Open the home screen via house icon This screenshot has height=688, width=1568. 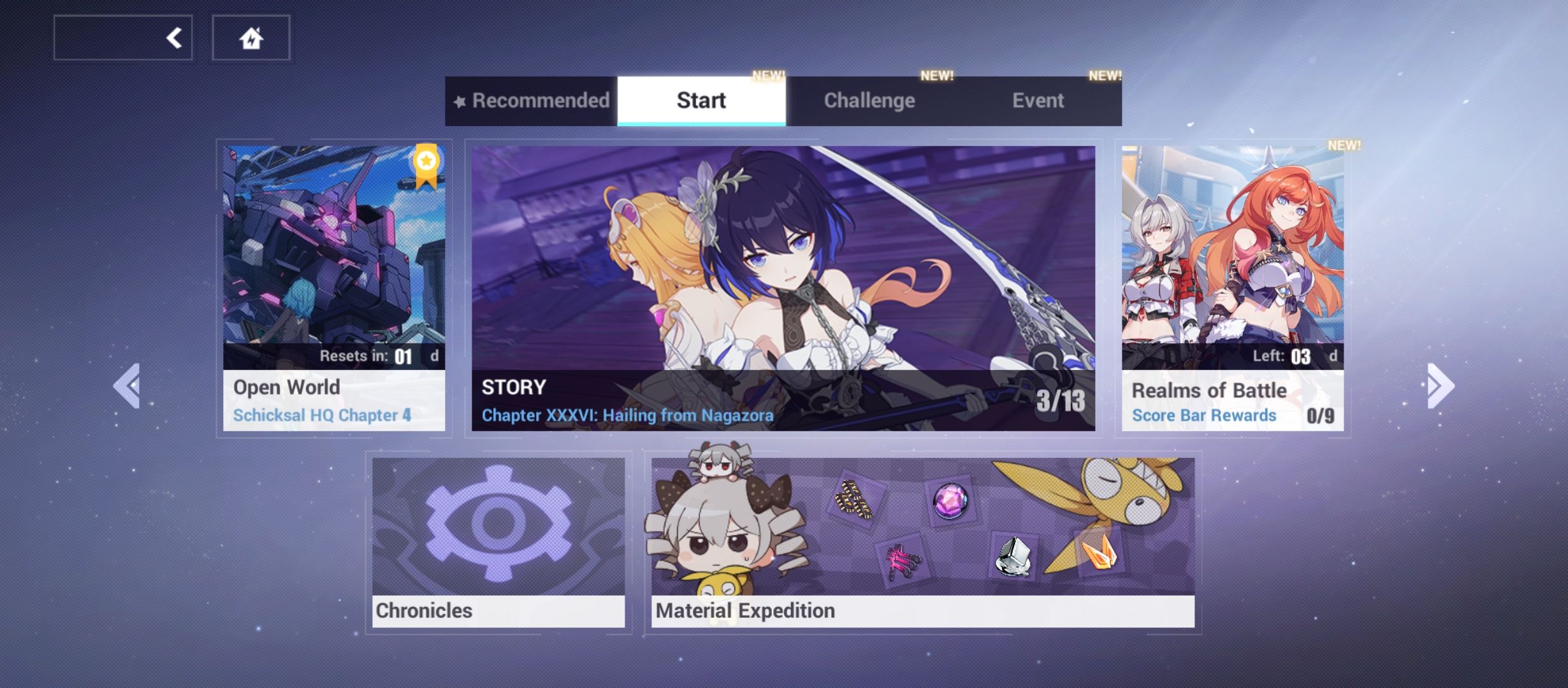[251, 38]
